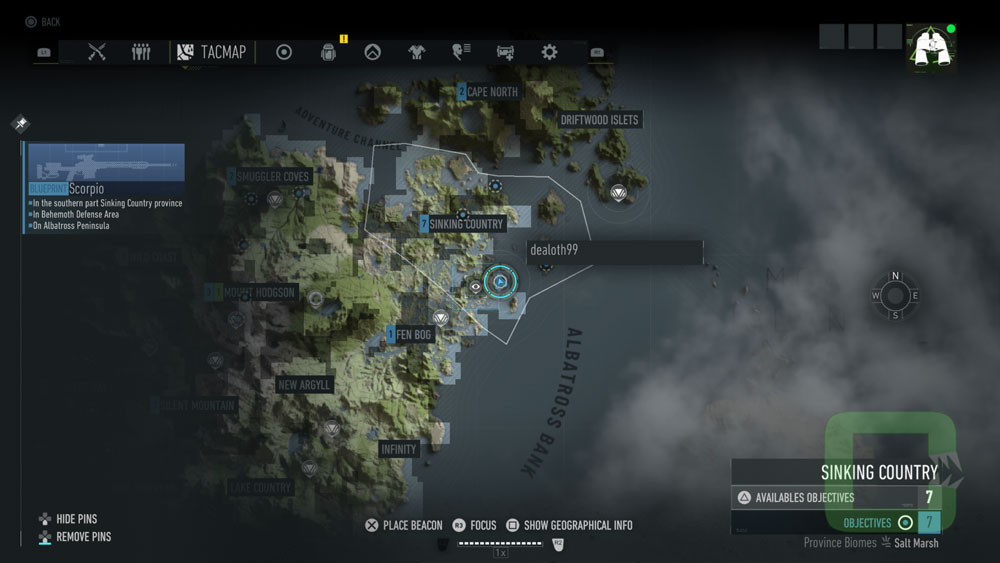Select the dealoth99 player marker on map
Viewport: 1000px width, 563px height.
tap(500, 283)
